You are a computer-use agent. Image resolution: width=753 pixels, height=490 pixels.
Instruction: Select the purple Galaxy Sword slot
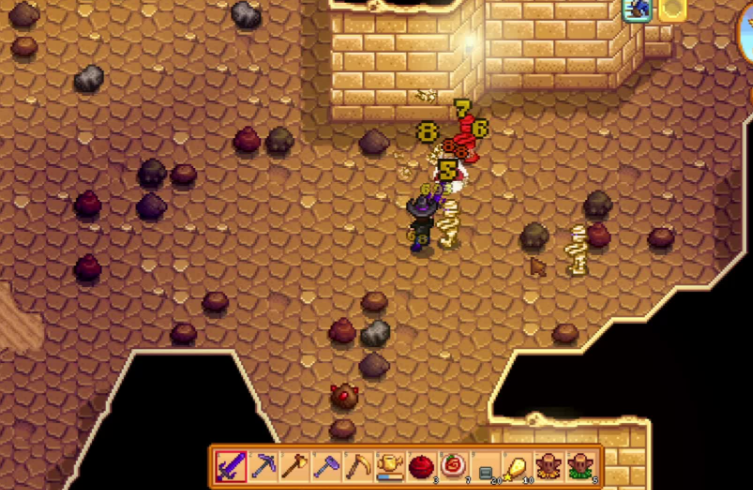click(231, 466)
